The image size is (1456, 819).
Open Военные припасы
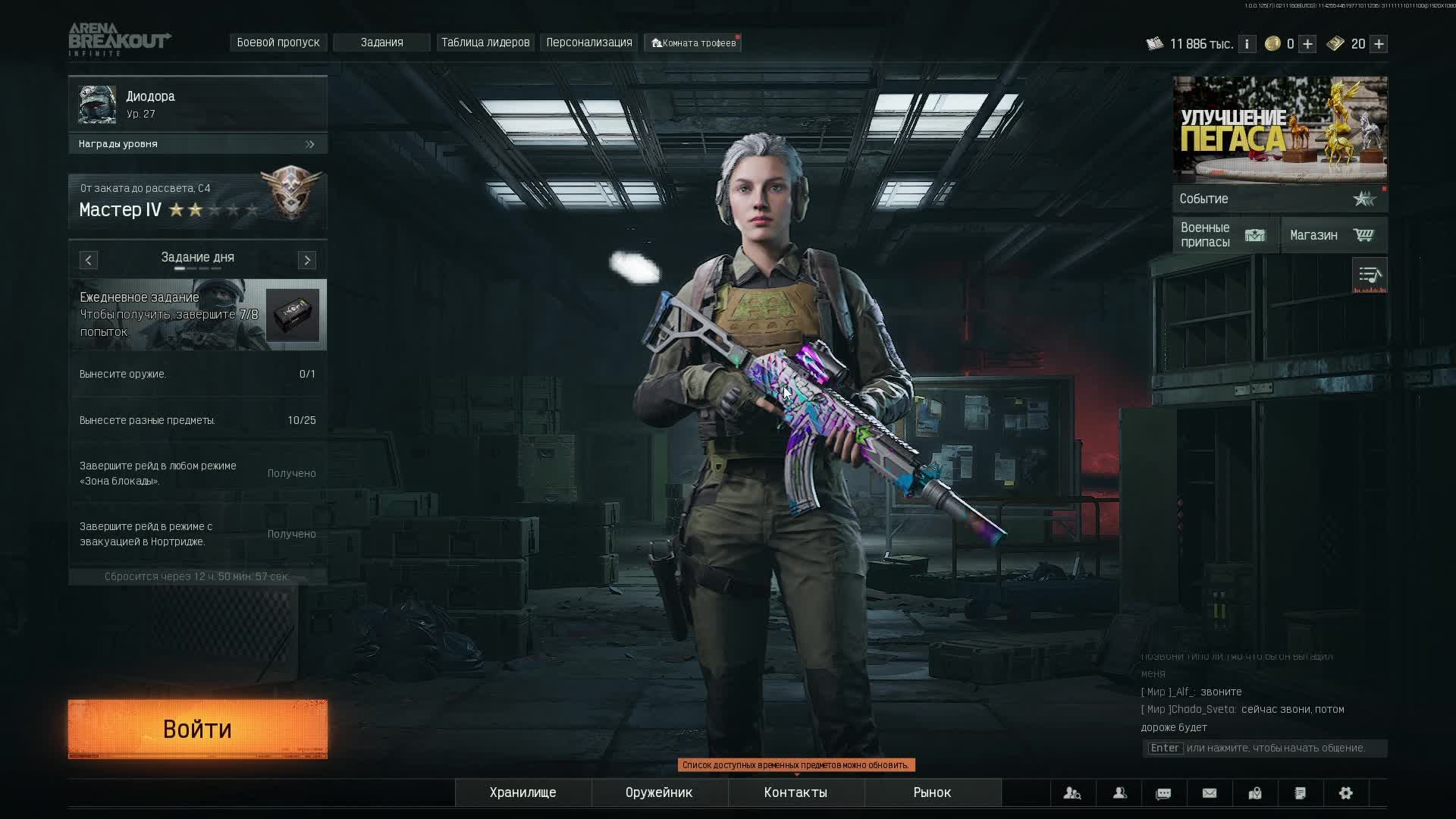1225,235
